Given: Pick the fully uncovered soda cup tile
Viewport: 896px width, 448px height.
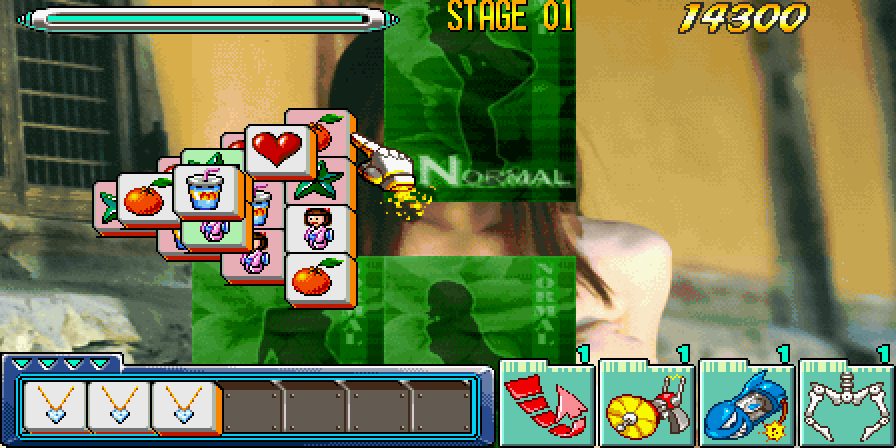Looking at the screenshot, I should [x=209, y=190].
